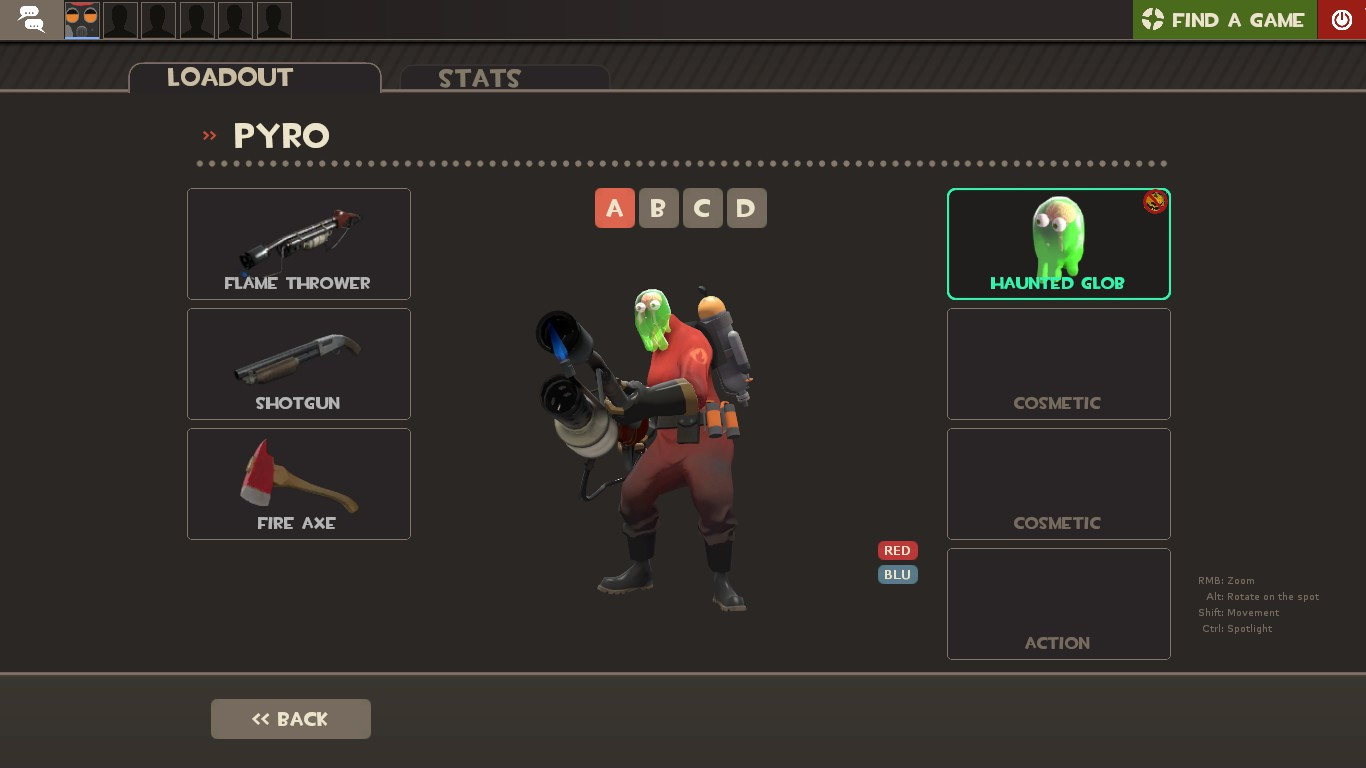Click the double chevron beside PYRO
The height and width of the screenshot is (768, 1366).
point(209,137)
